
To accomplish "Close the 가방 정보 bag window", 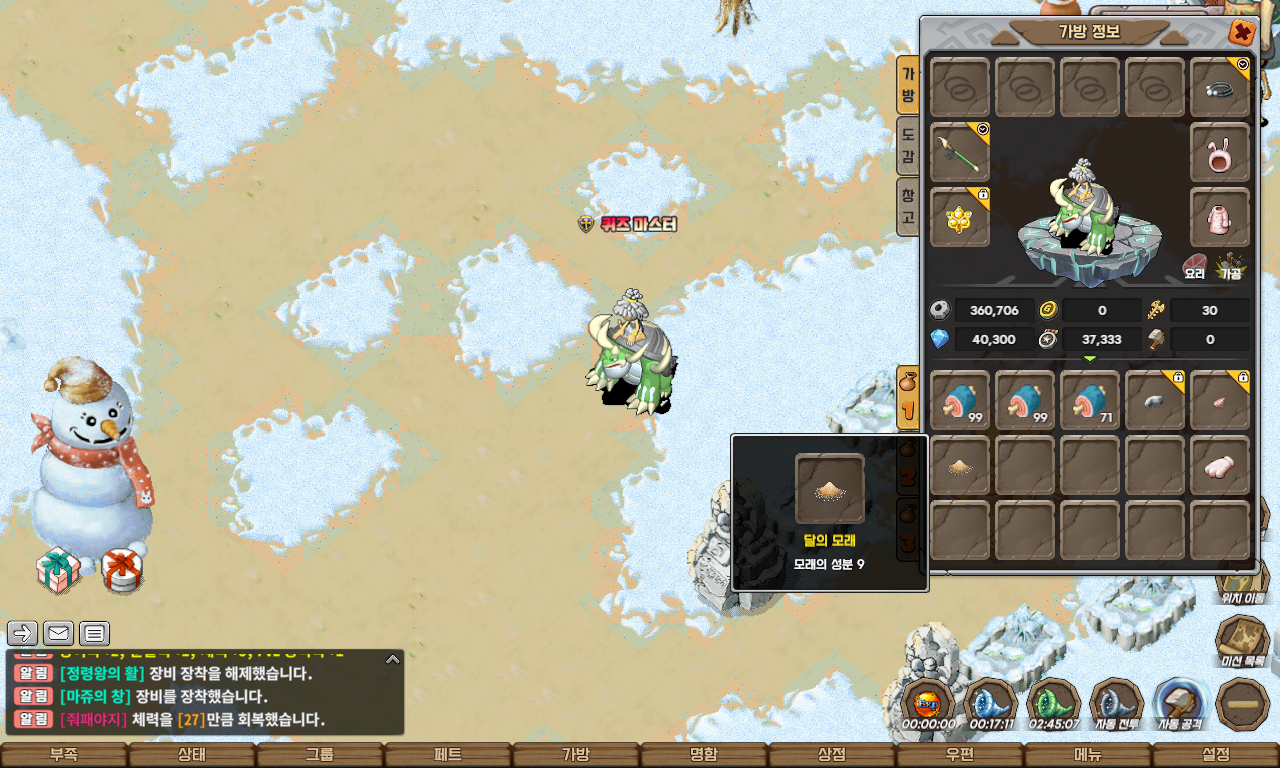I will coord(1242,33).
